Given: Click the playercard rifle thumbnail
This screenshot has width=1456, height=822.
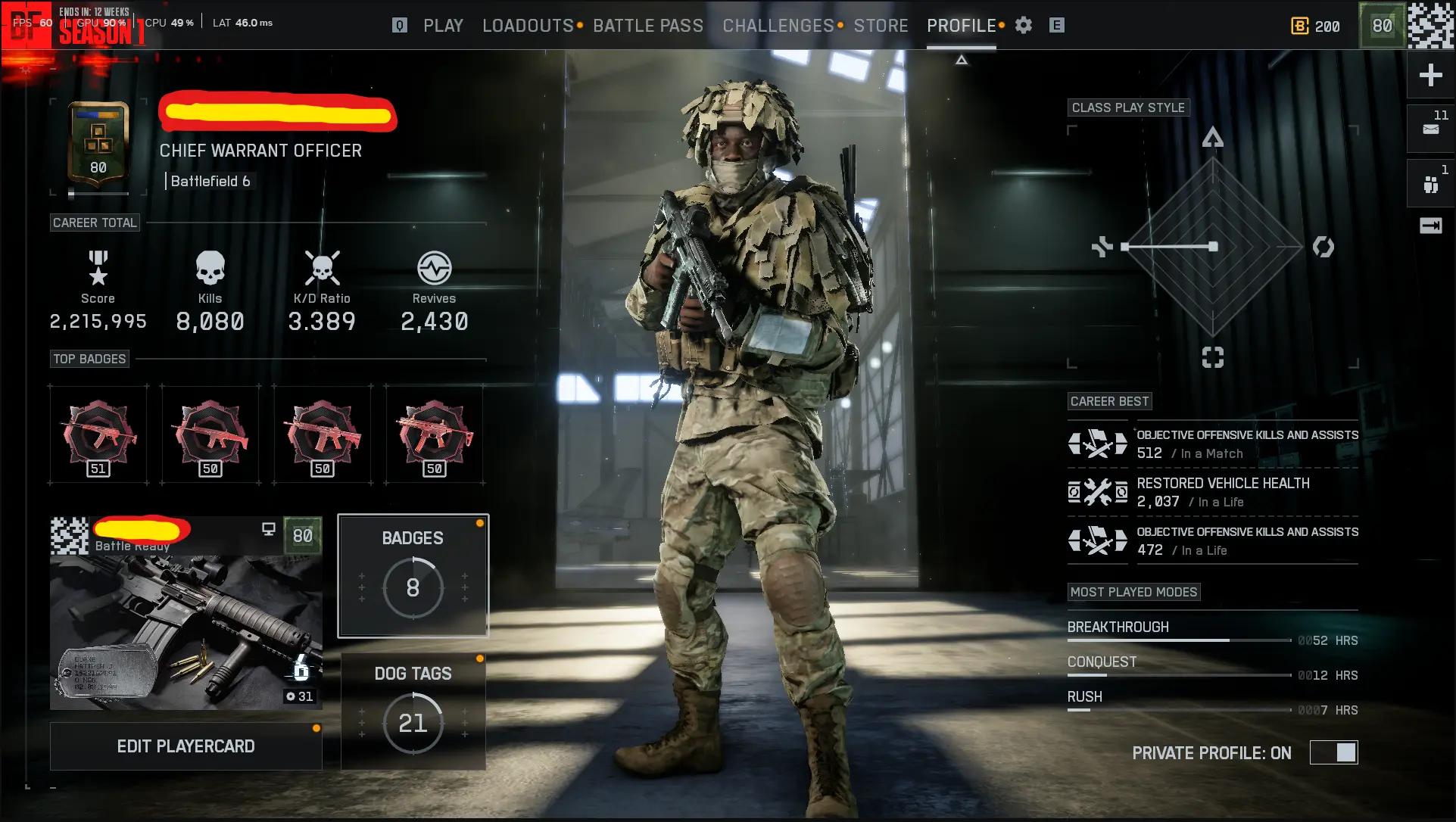Looking at the screenshot, I should [x=186, y=632].
